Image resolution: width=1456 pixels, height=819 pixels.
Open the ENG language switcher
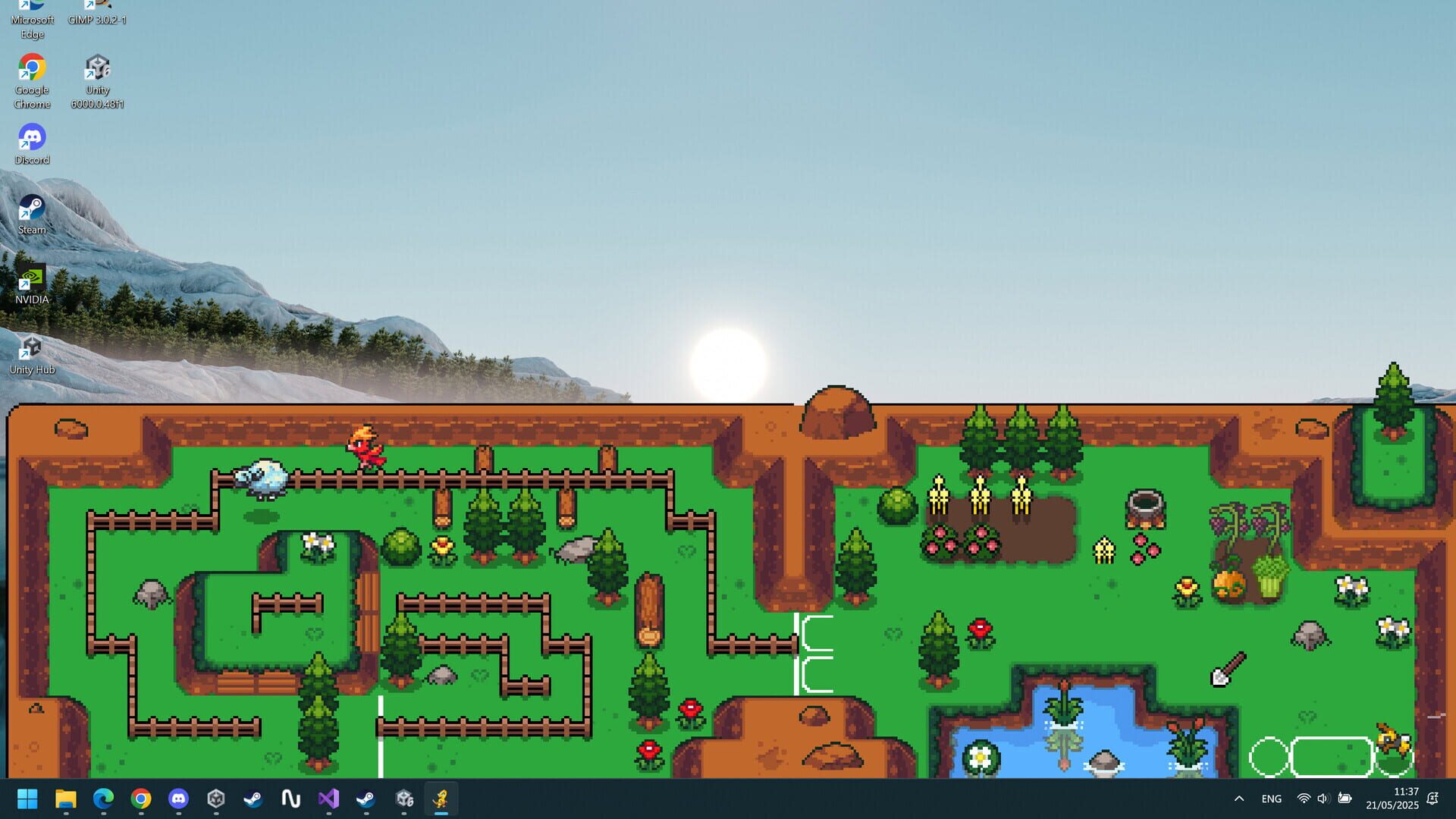click(1271, 799)
